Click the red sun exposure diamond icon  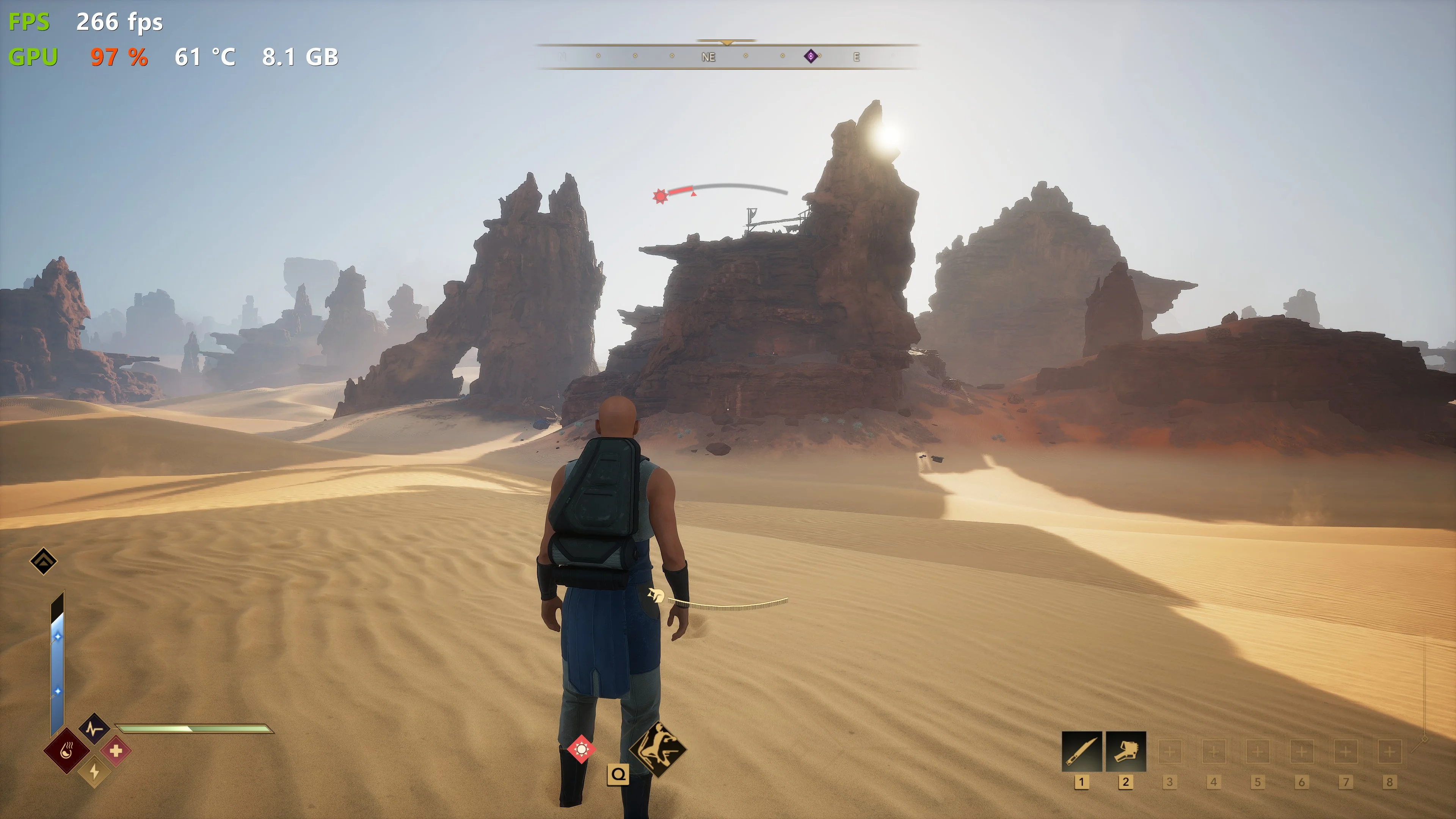[x=581, y=750]
